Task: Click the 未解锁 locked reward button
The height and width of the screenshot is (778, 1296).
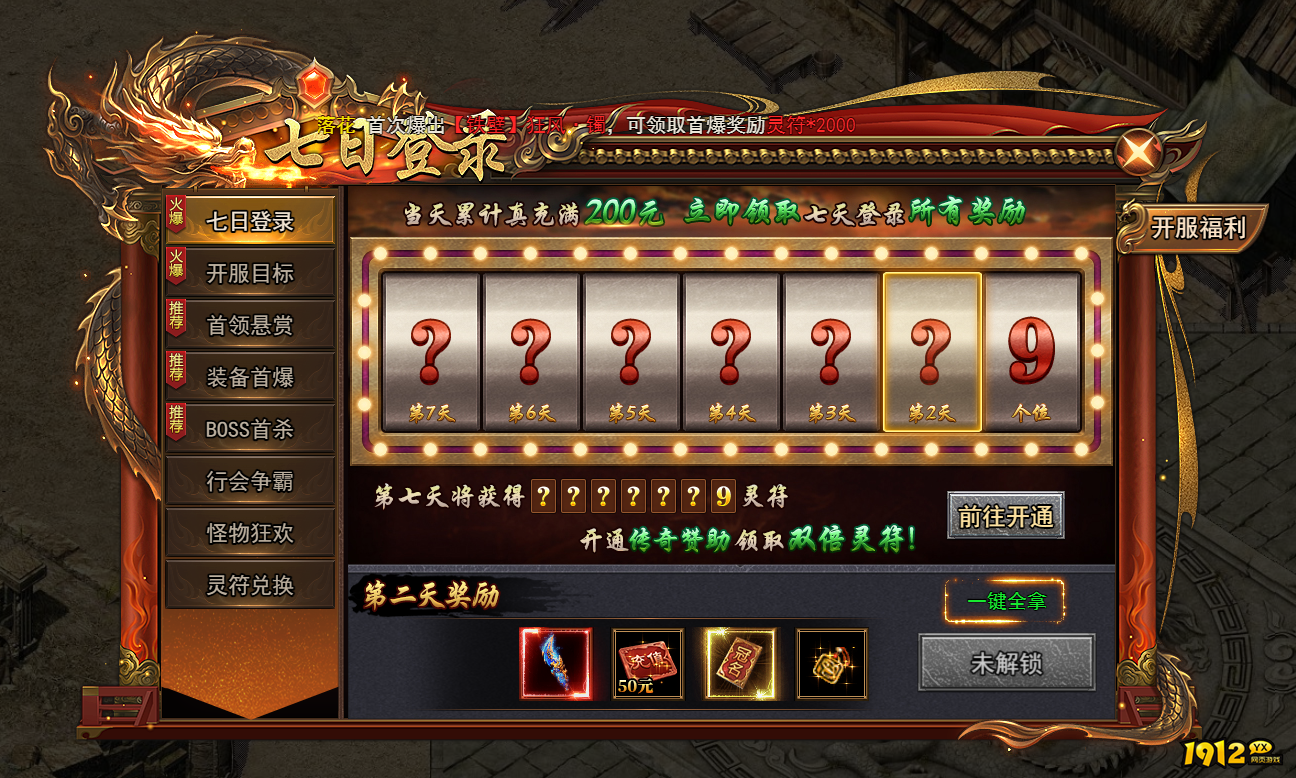Action: tap(1005, 662)
